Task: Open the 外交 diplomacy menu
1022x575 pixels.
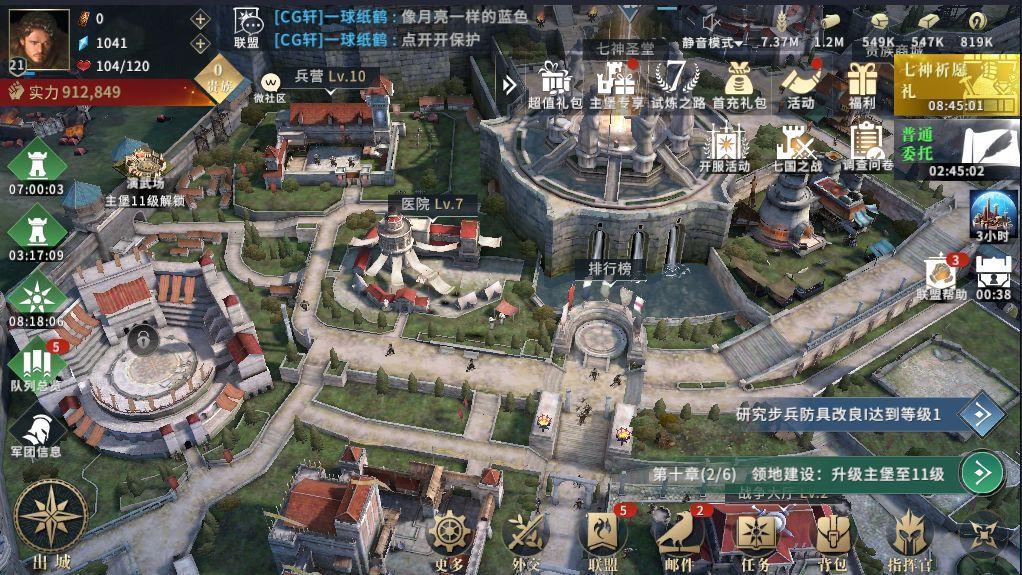Action: pyautogui.click(x=526, y=536)
